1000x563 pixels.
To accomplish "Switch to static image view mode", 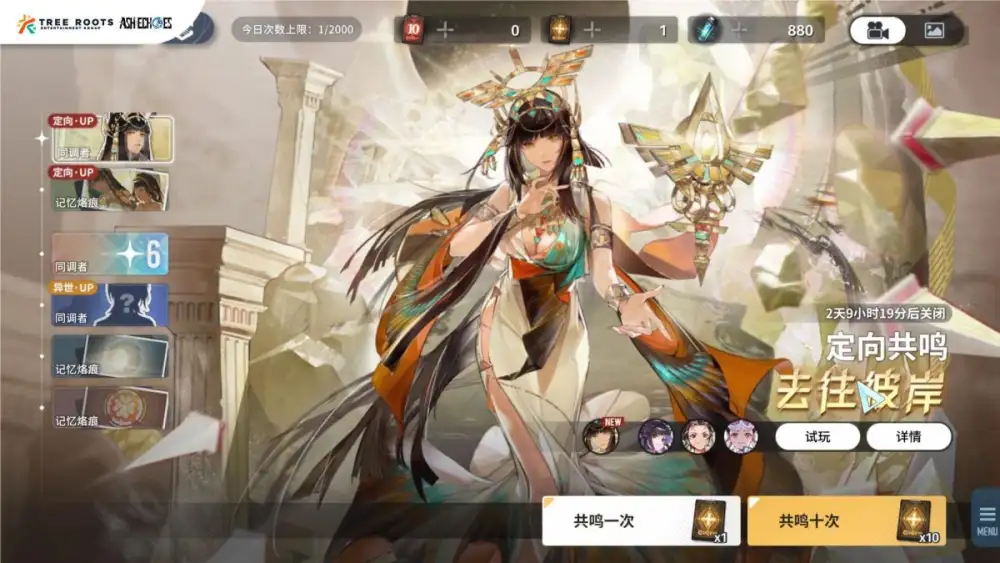I will (x=934, y=30).
